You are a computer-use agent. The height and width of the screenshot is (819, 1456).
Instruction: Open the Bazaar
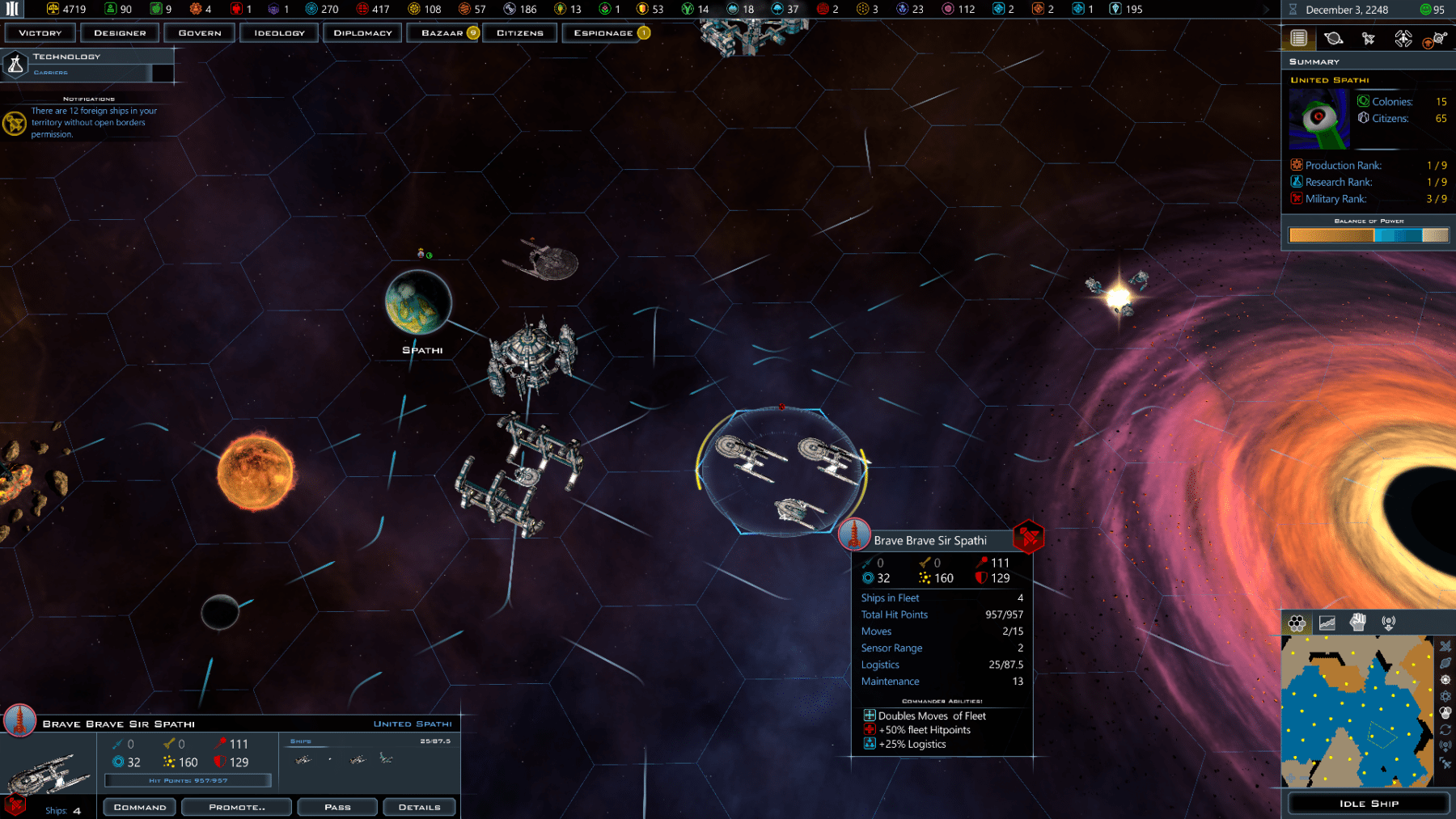(442, 33)
